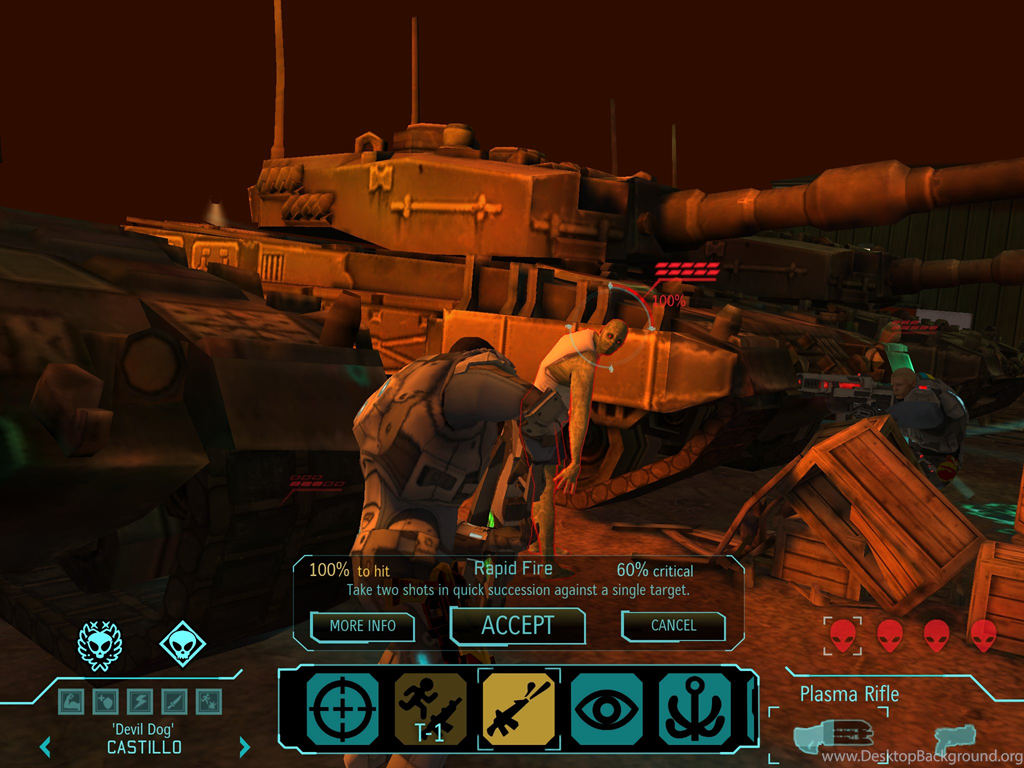This screenshot has height=768, width=1024.
Task: Activate the Overwatch eye ability
Action: click(x=607, y=710)
